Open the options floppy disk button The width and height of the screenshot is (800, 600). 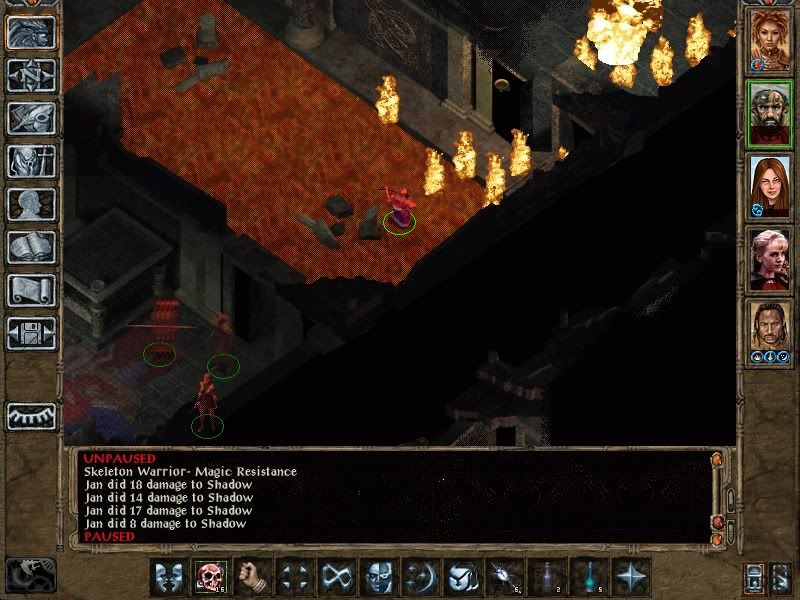click(x=31, y=333)
